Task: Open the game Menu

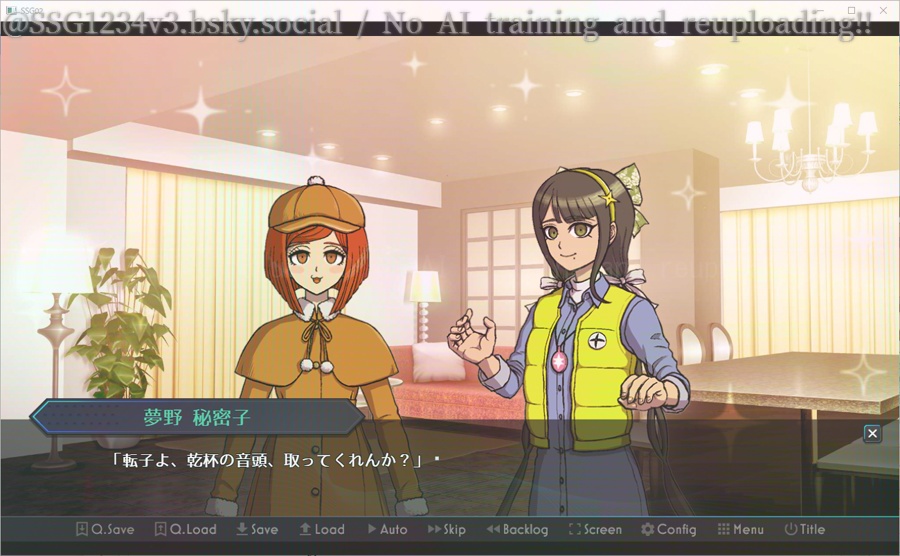Action: click(x=740, y=529)
